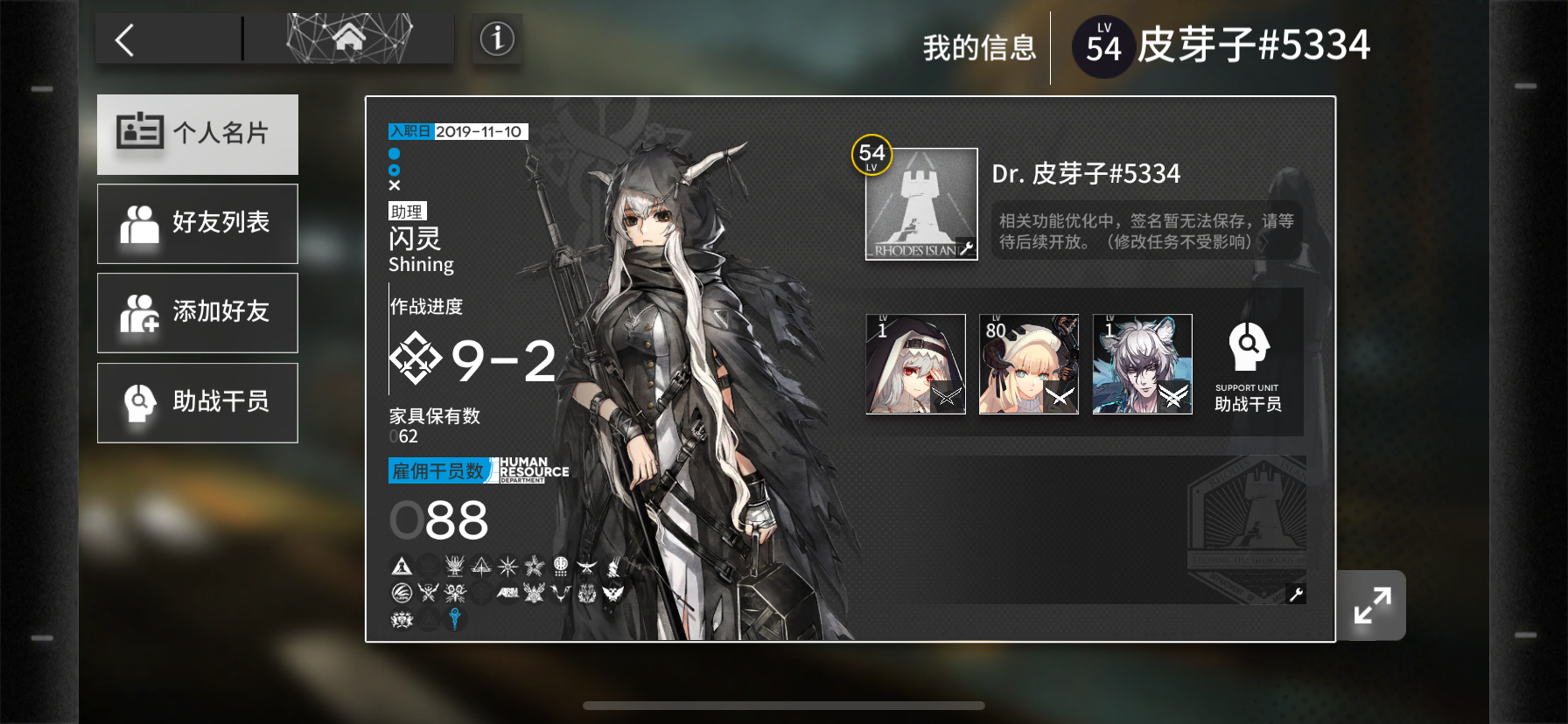Viewport: 1568px width, 724px height.
Task: Select 助战干员 in the sidebar
Action: click(197, 401)
